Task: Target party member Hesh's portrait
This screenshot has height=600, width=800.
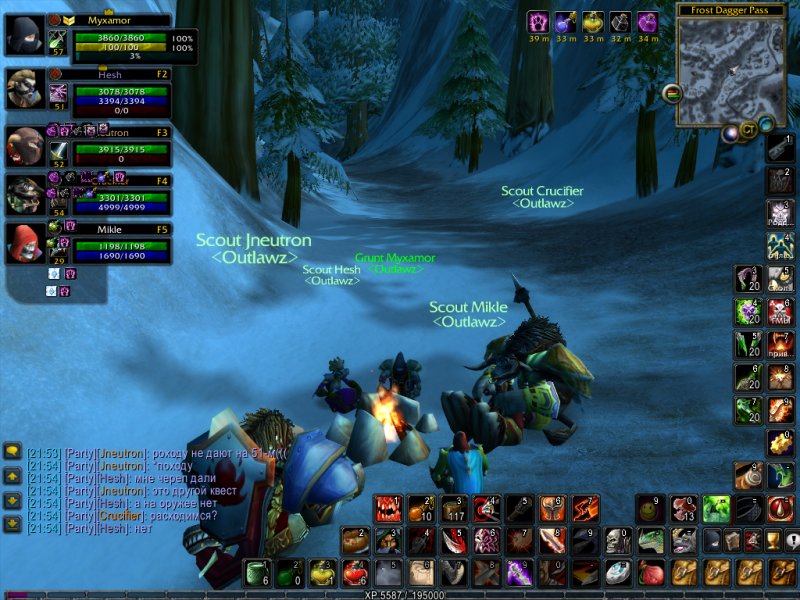Action: click(x=23, y=90)
